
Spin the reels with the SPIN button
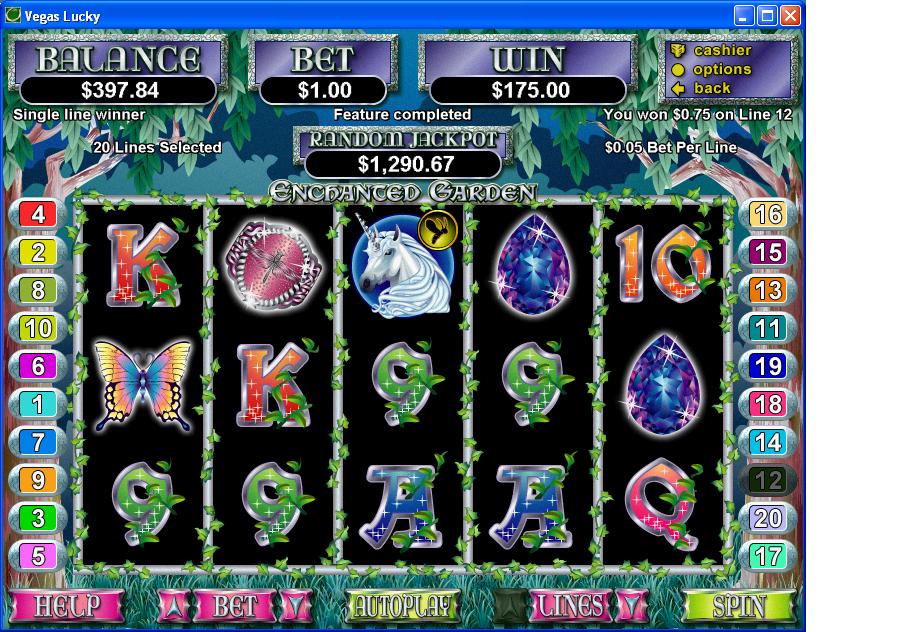click(738, 605)
